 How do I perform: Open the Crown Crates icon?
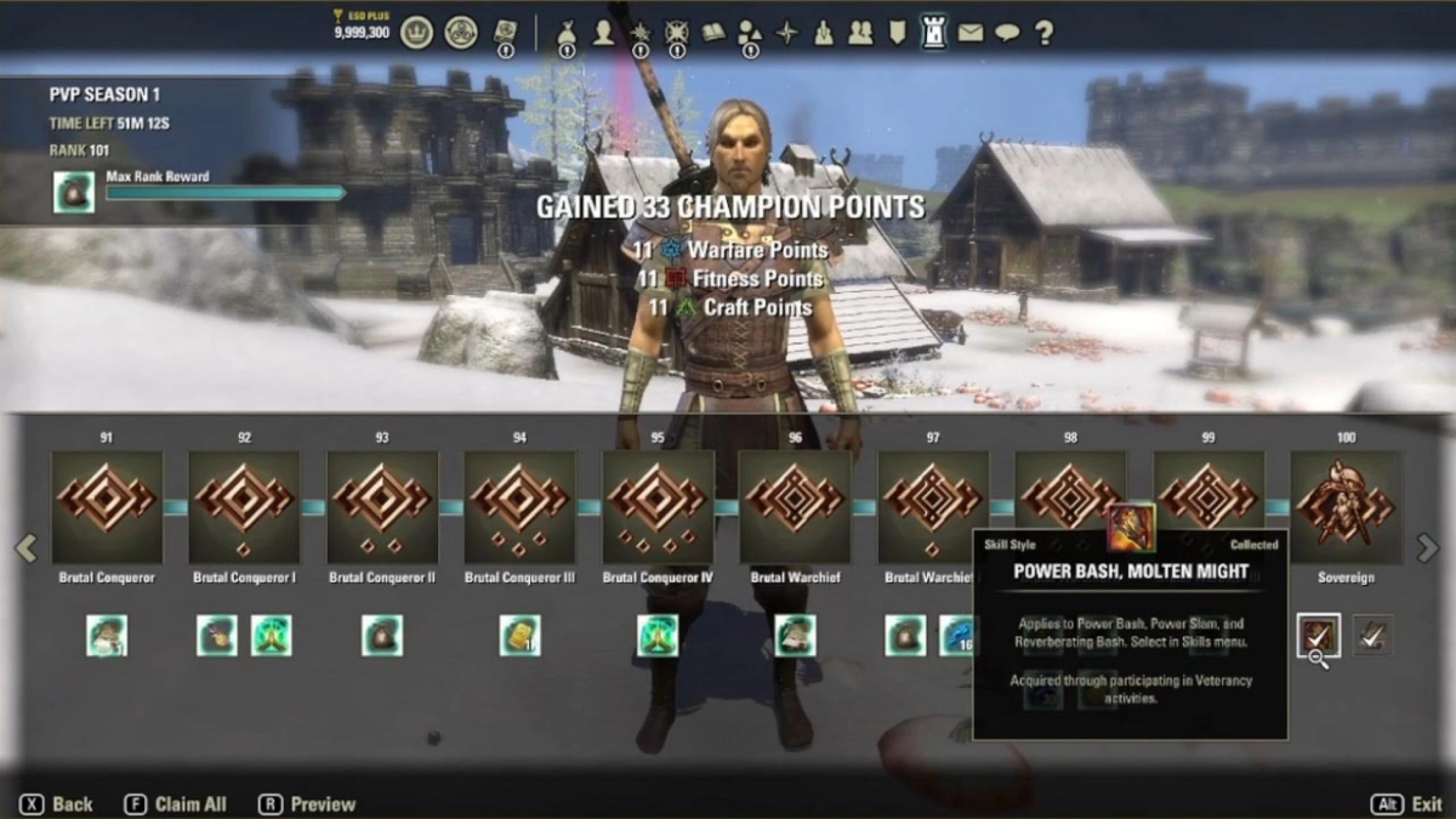461,31
